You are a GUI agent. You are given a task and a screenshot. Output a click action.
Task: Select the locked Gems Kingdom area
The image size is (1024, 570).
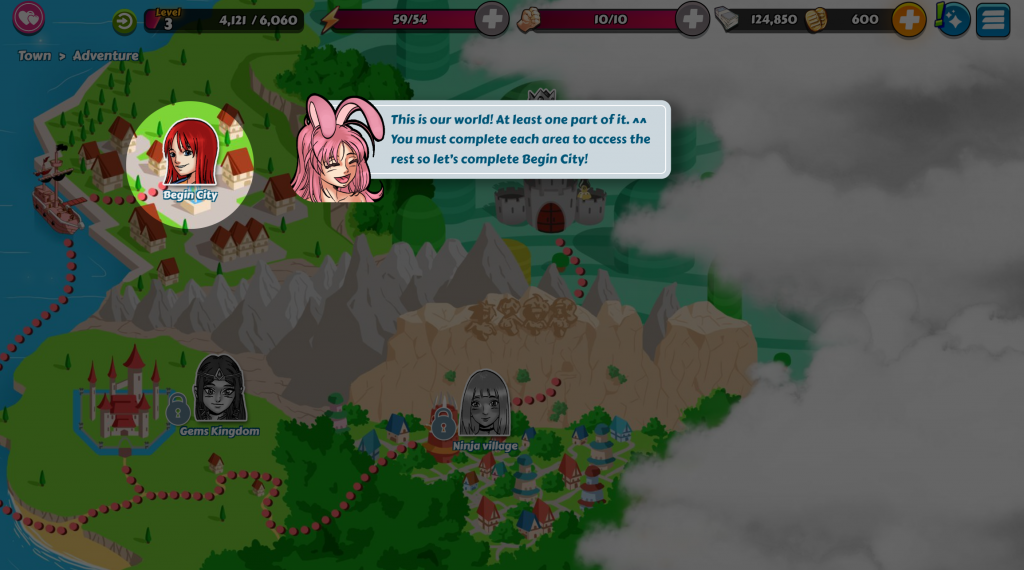pyautogui.click(x=219, y=394)
